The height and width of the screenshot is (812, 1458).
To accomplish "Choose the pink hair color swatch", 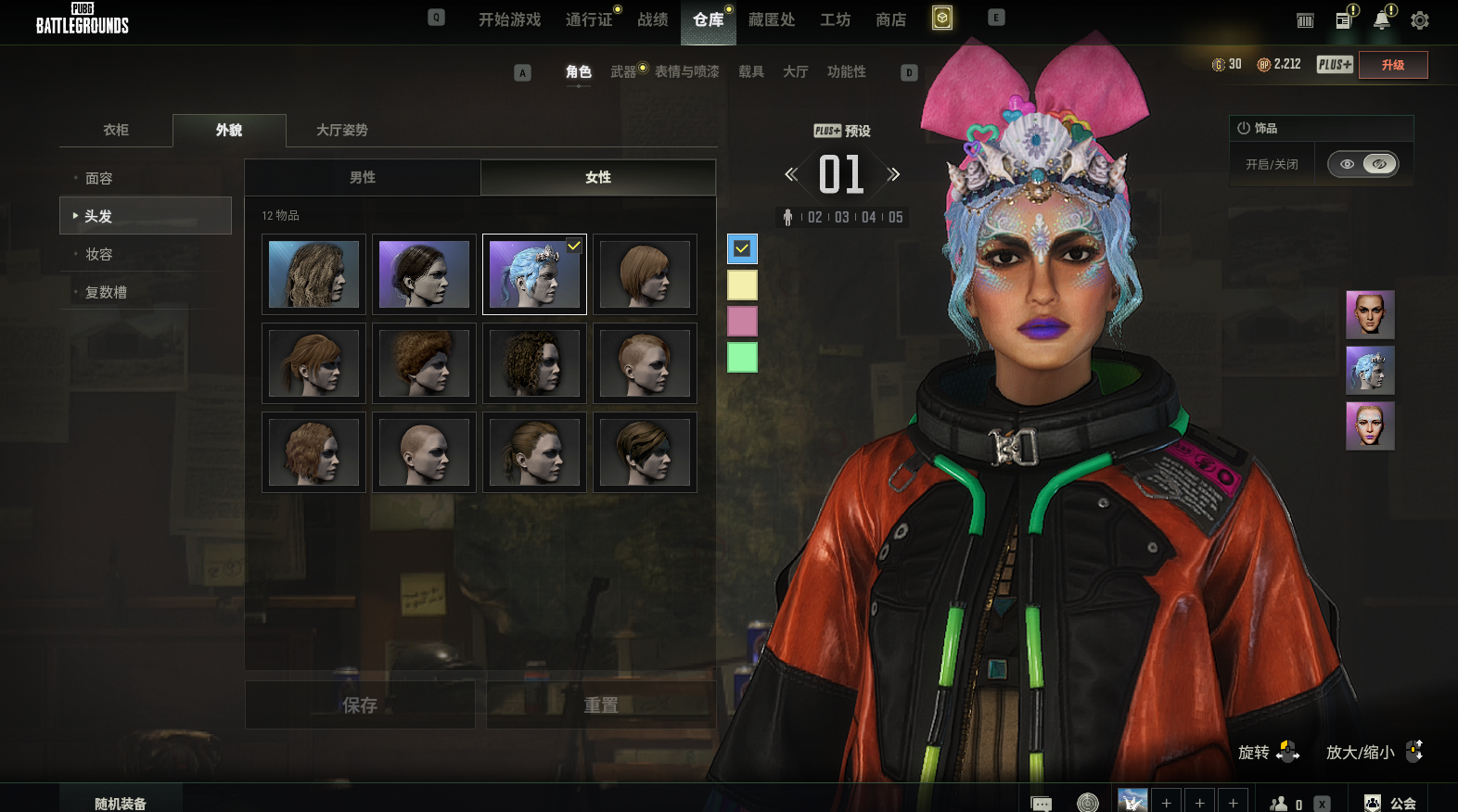I will pyautogui.click(x=742, y=322).
